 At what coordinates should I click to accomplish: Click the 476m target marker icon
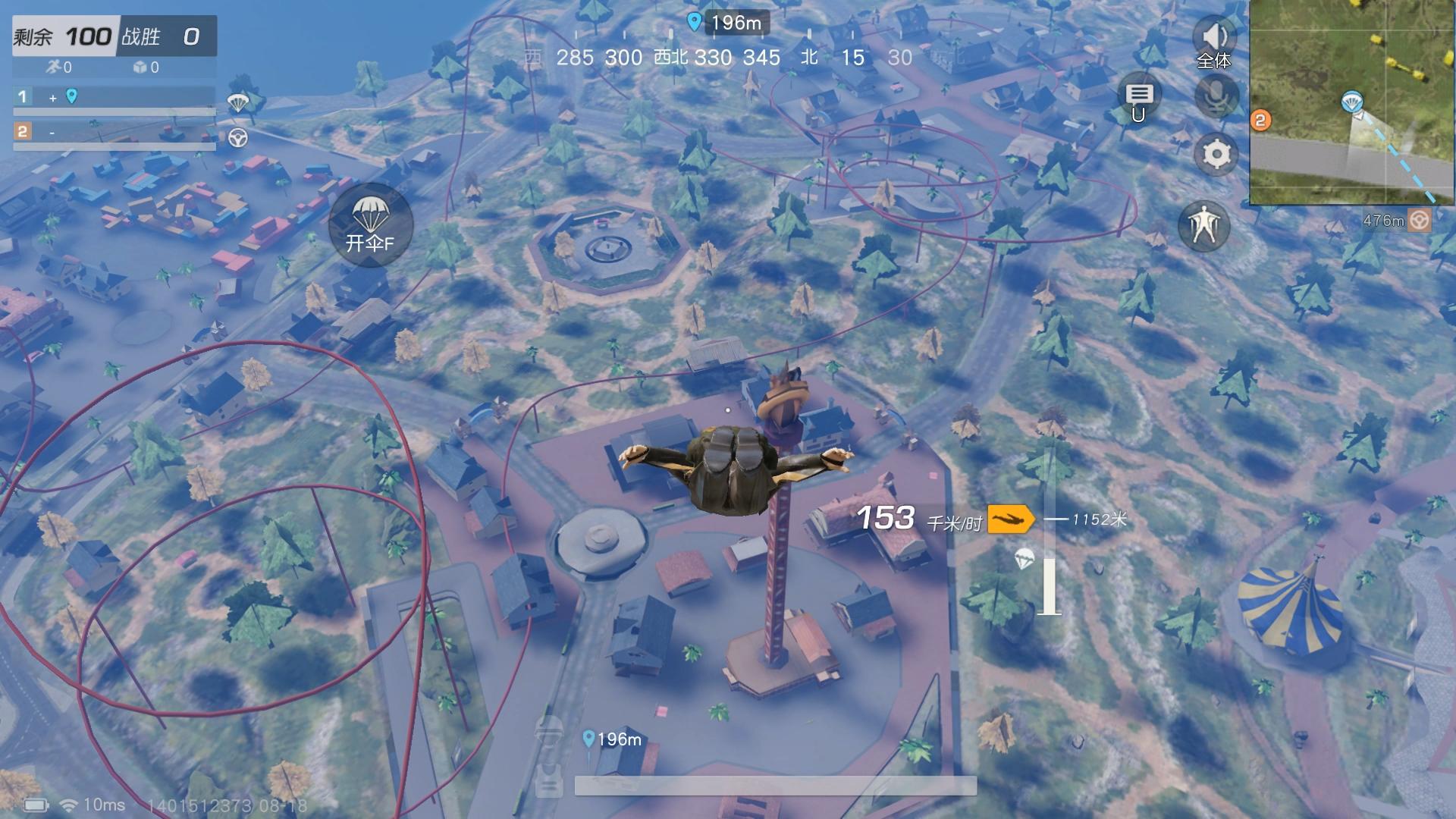[1419, 221]
